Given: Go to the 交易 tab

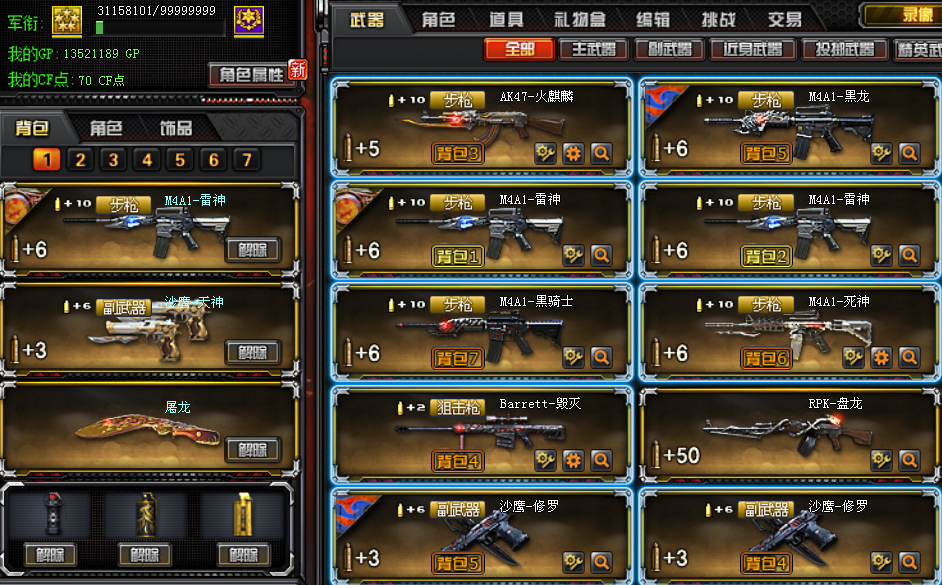Looking at the screenshot, I should point(785,19).
